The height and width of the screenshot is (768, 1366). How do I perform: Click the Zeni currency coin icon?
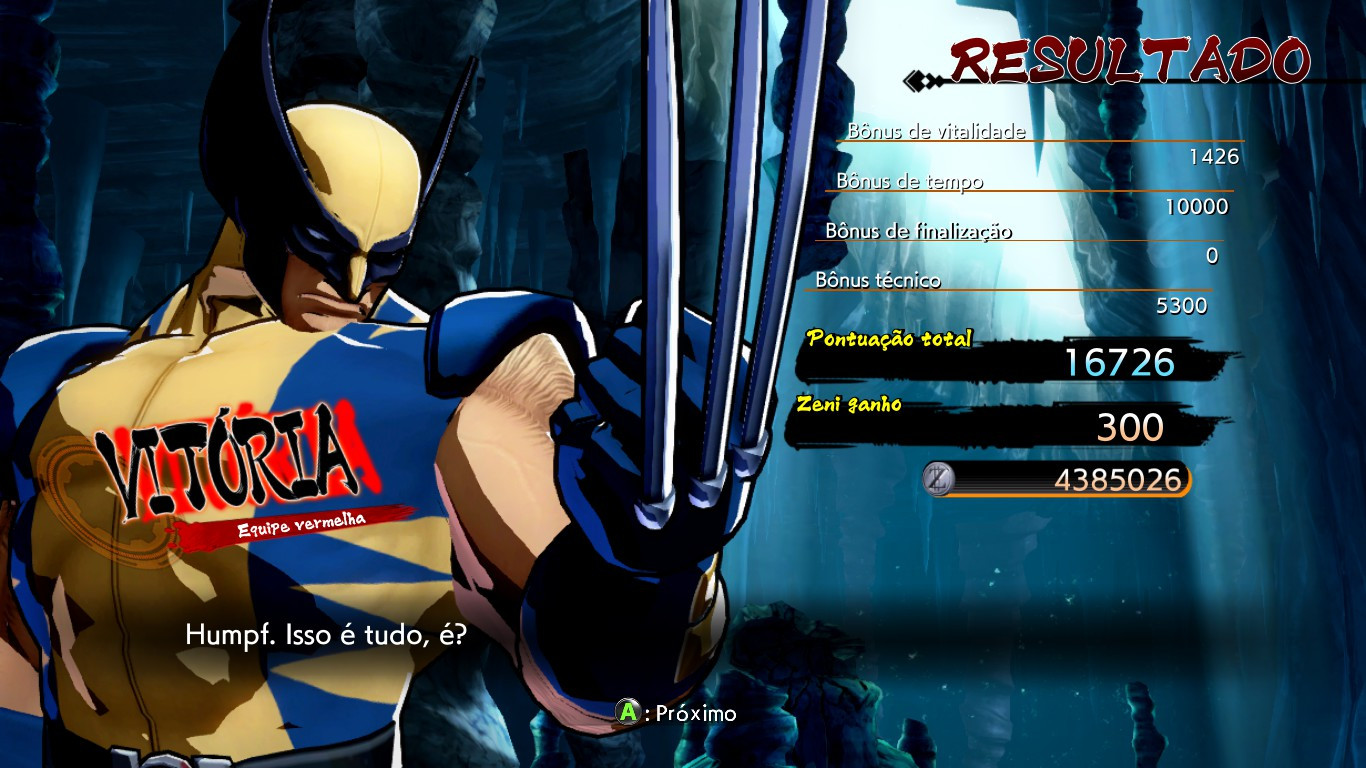[x=938, y=480]
